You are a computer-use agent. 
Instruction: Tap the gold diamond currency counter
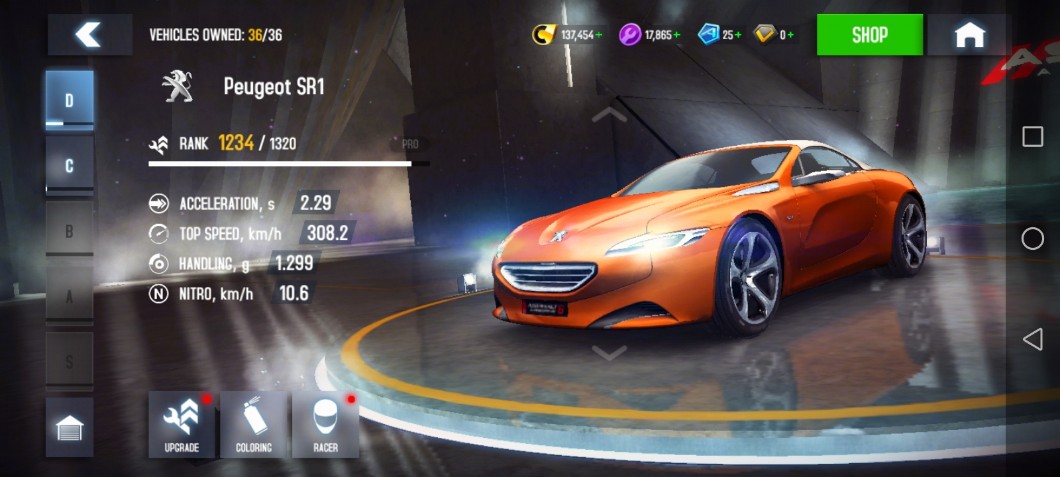point(774,35)
